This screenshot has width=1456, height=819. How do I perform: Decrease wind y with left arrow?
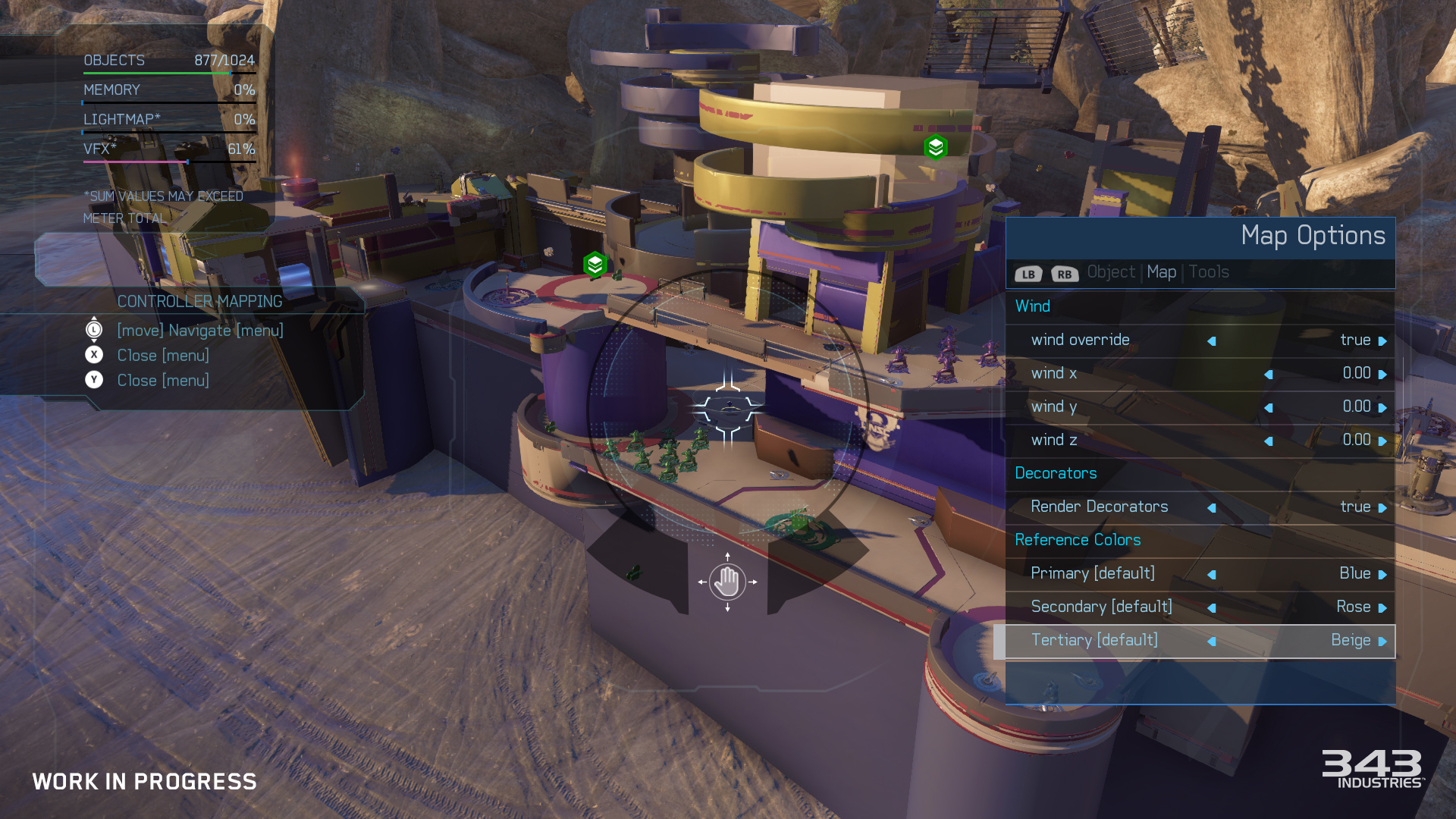1268,408
